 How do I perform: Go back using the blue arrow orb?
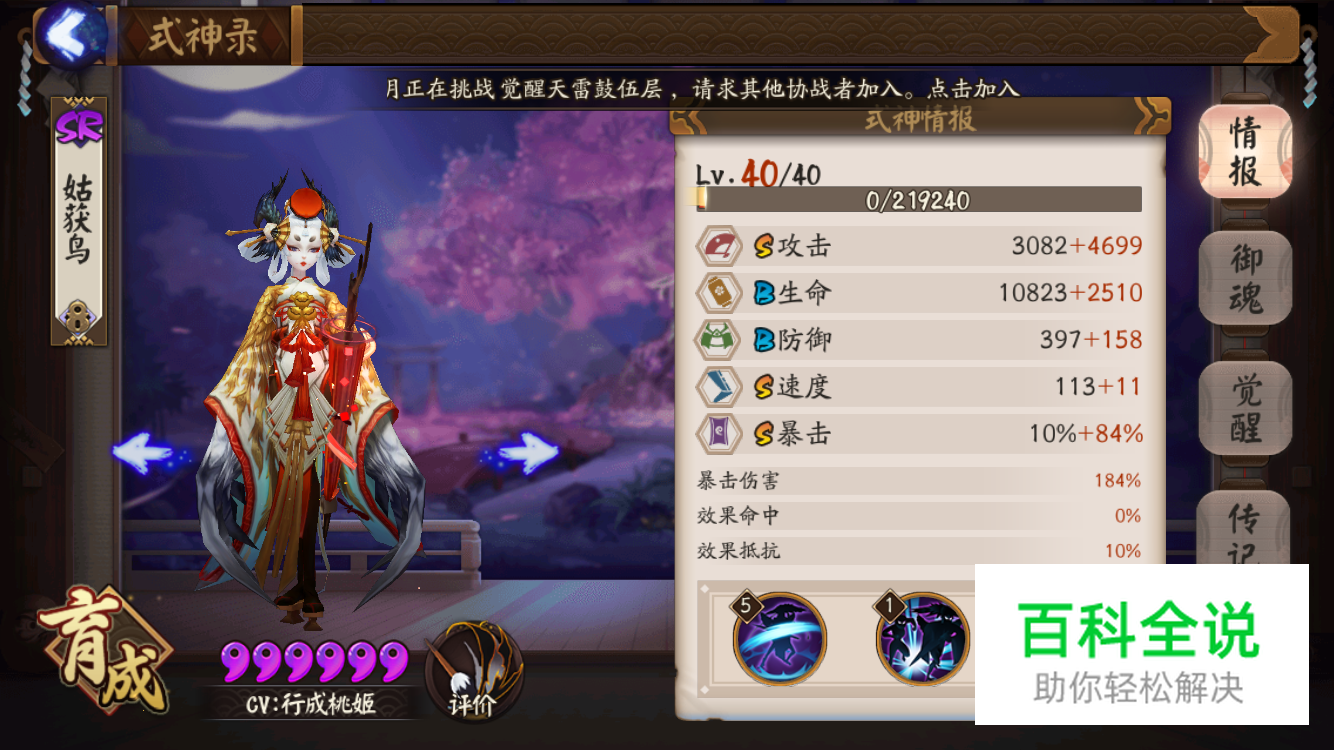(70, 34)
